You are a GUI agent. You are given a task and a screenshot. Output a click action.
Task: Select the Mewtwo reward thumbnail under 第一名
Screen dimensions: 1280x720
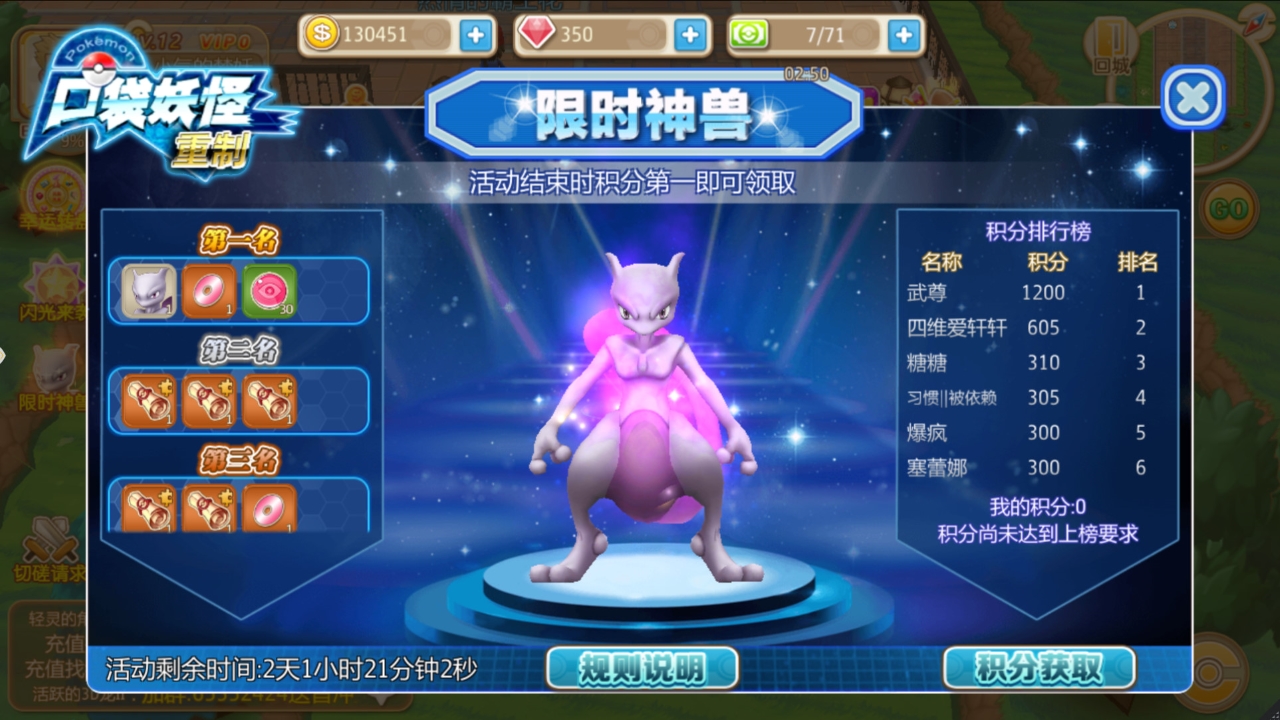pos(147,290)
